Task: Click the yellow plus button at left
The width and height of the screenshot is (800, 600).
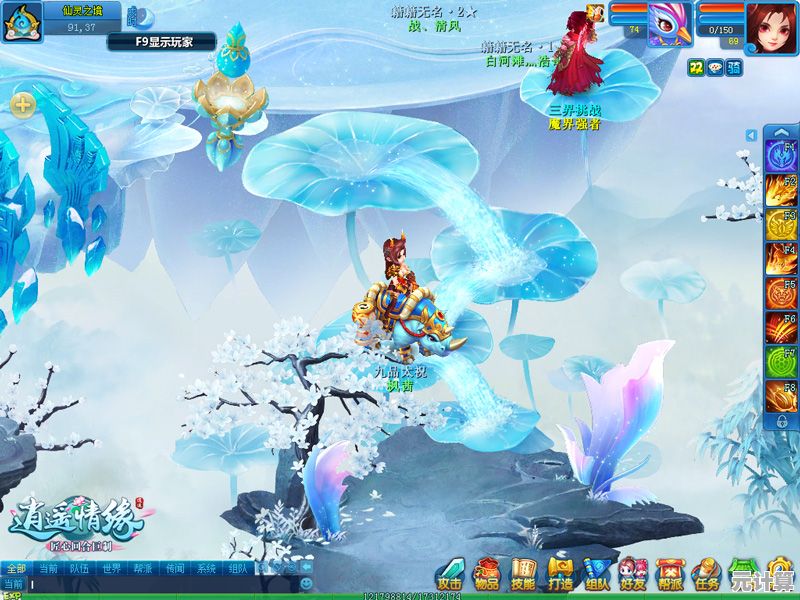Action: 22,103
